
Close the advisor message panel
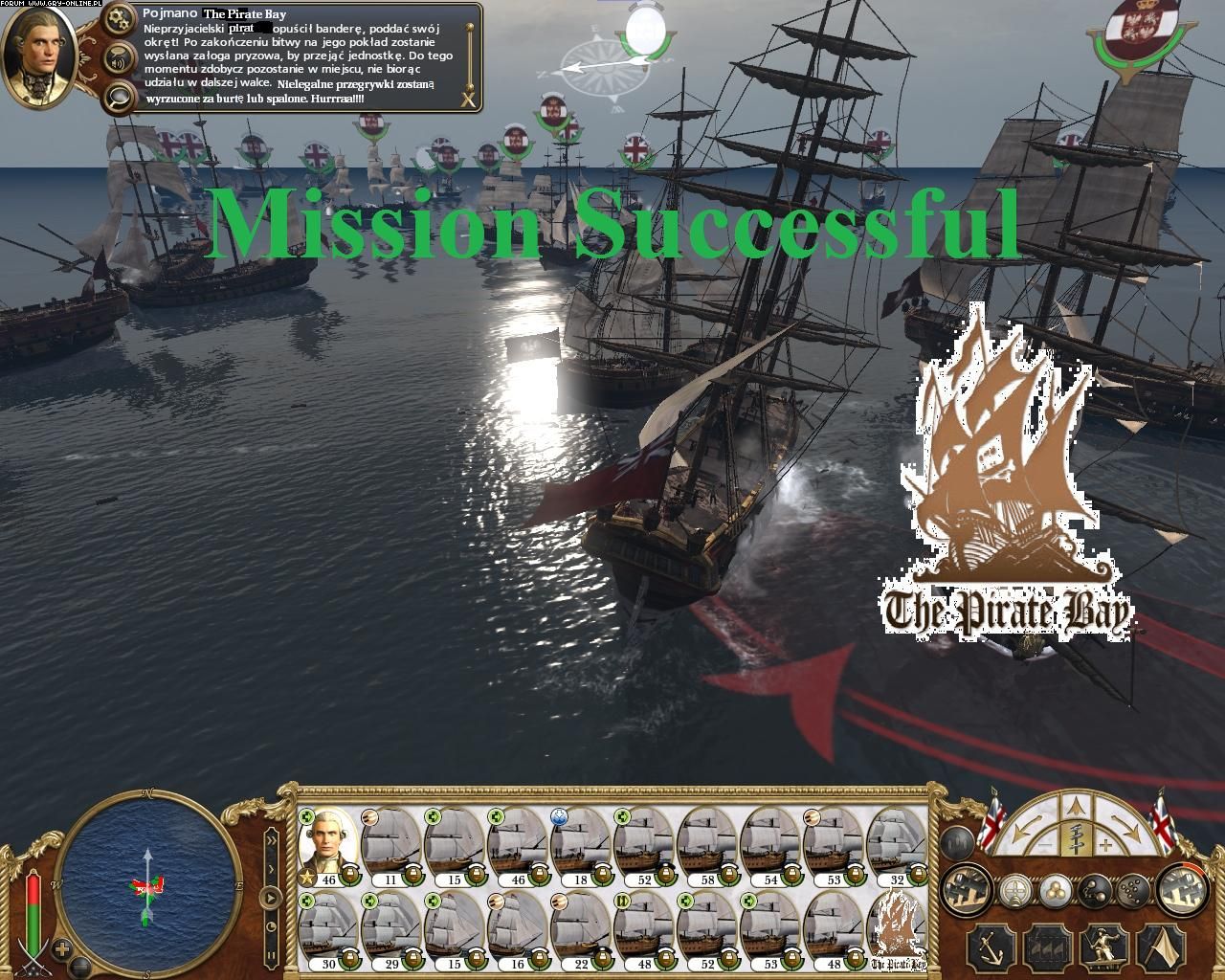(468, 99)
